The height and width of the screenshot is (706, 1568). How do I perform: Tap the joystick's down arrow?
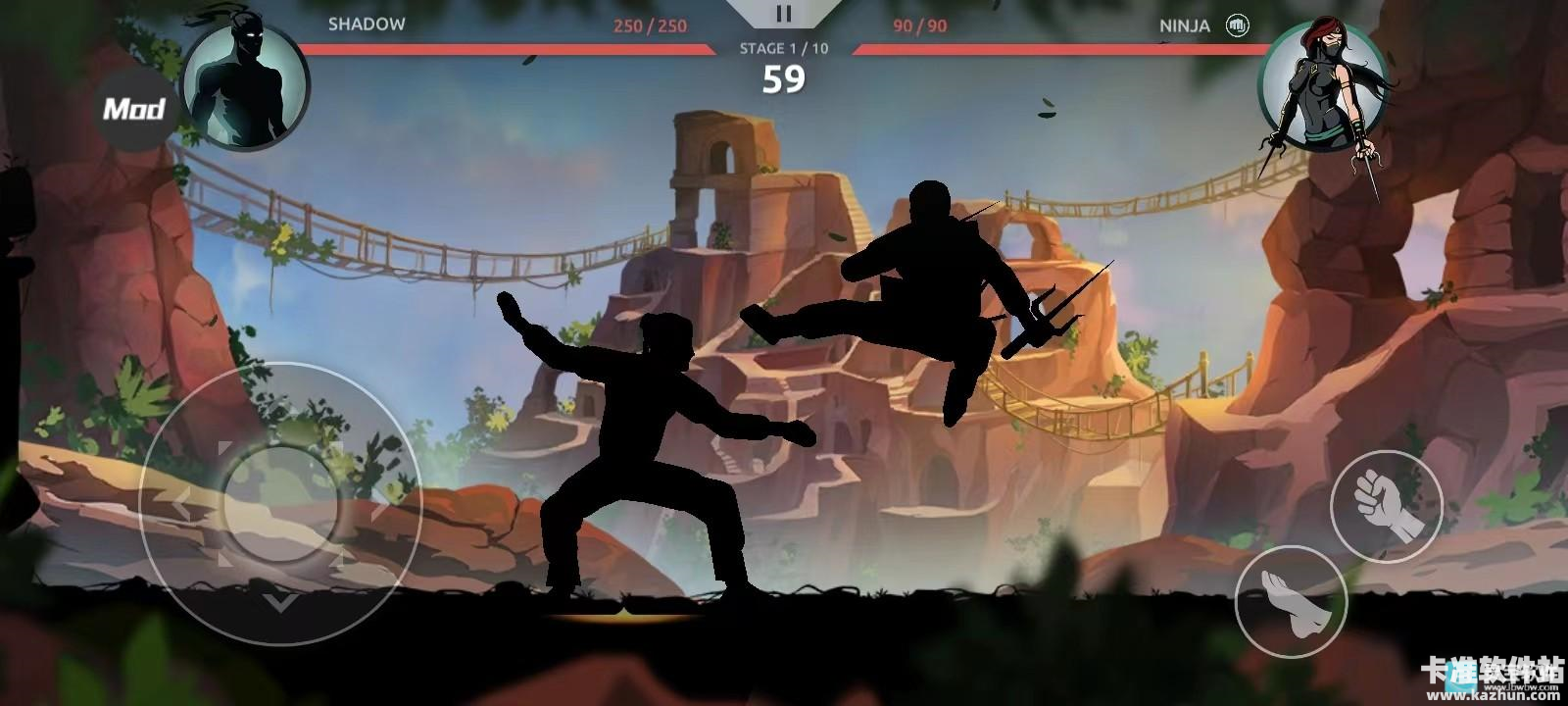[281, 598]
